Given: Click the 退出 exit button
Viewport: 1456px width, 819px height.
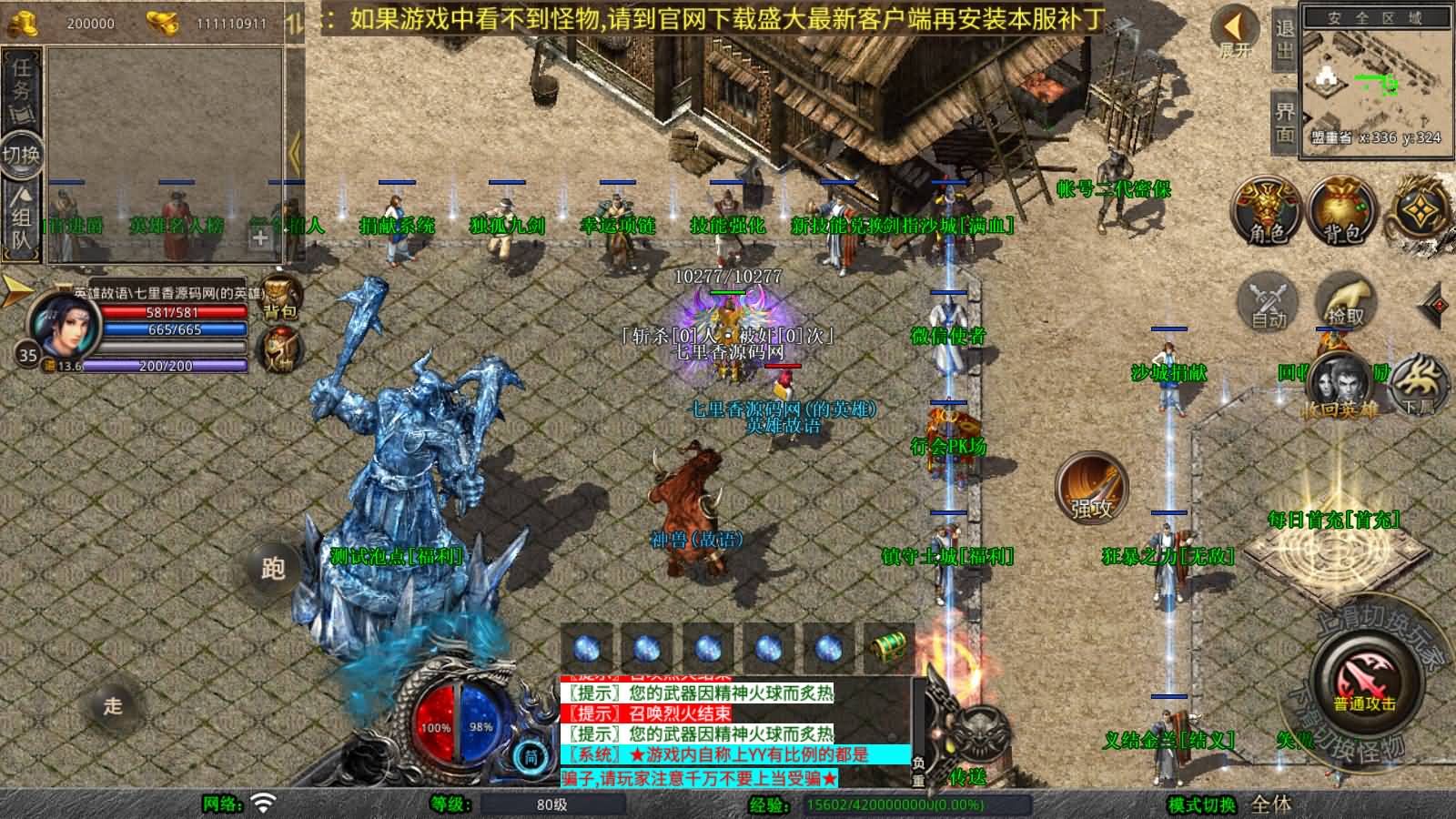Looking at the screenshot, I should [x=1284, y=39].
